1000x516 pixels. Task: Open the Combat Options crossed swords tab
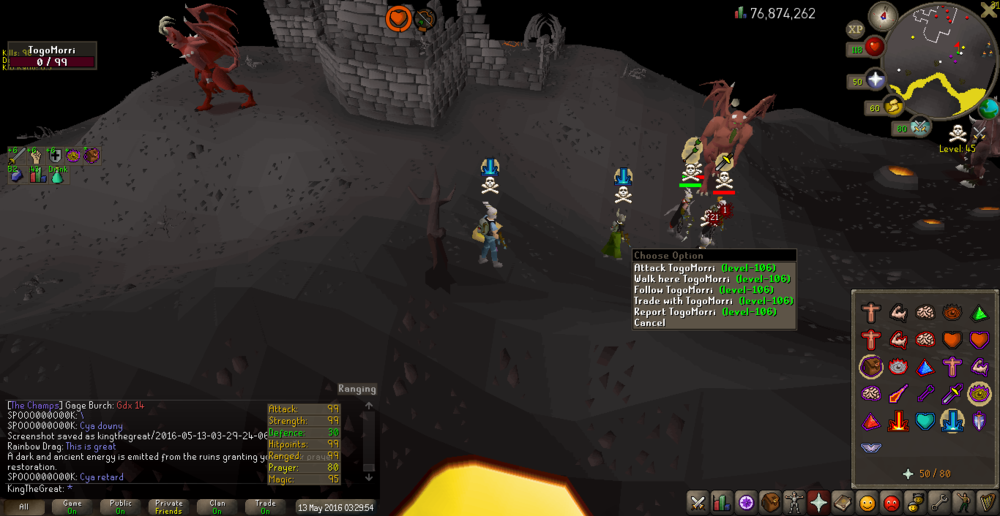(x=698, y=502)
